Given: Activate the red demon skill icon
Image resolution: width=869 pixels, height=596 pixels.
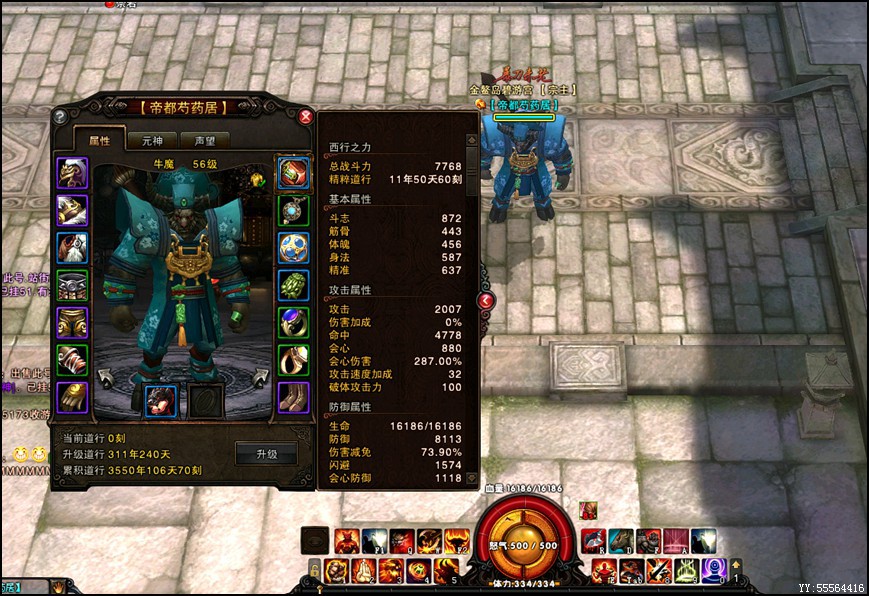Looking at the screenshot, I should click(x=346, y=541).
